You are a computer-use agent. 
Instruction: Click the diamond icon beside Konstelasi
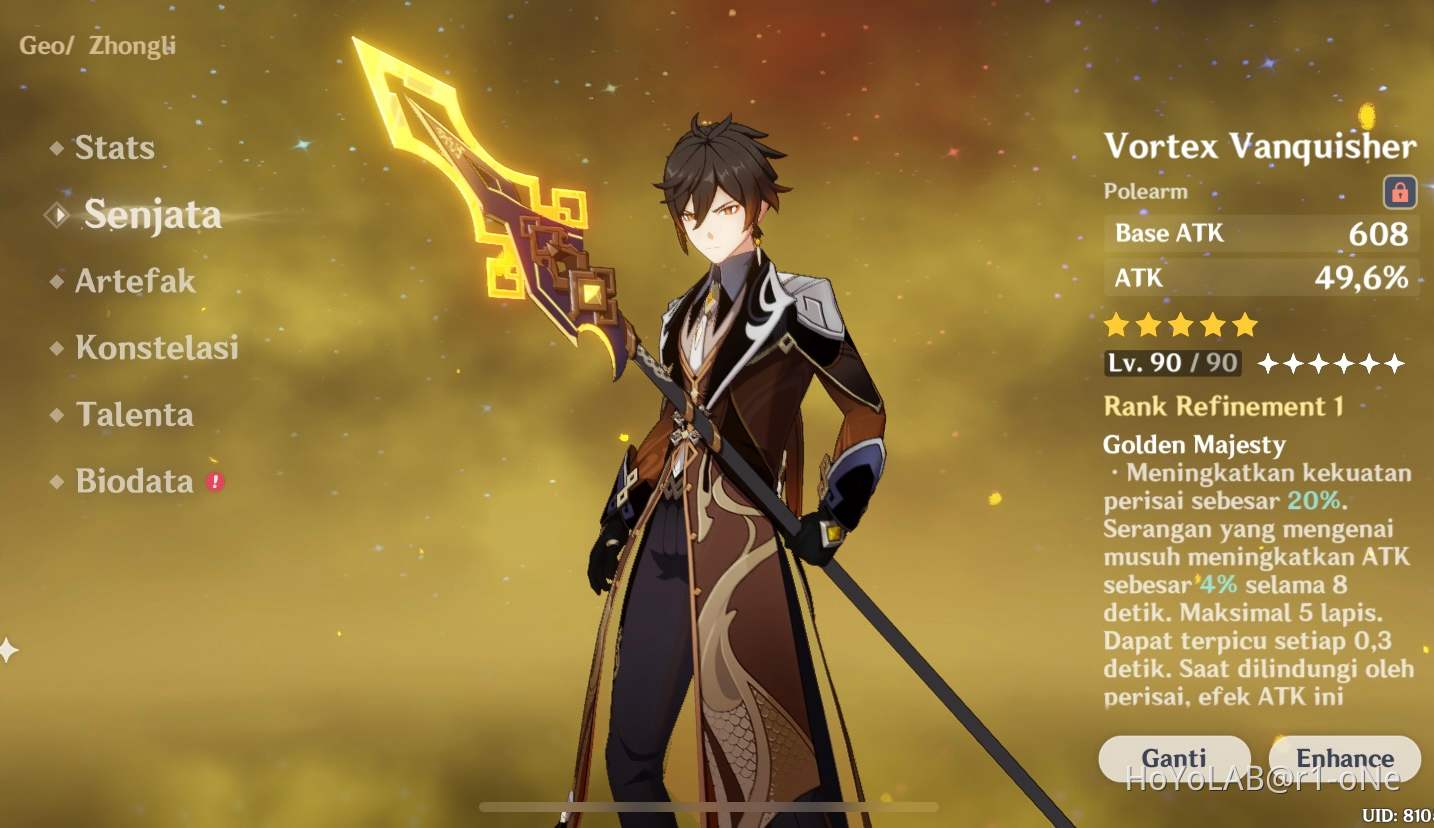pos(58,348)
